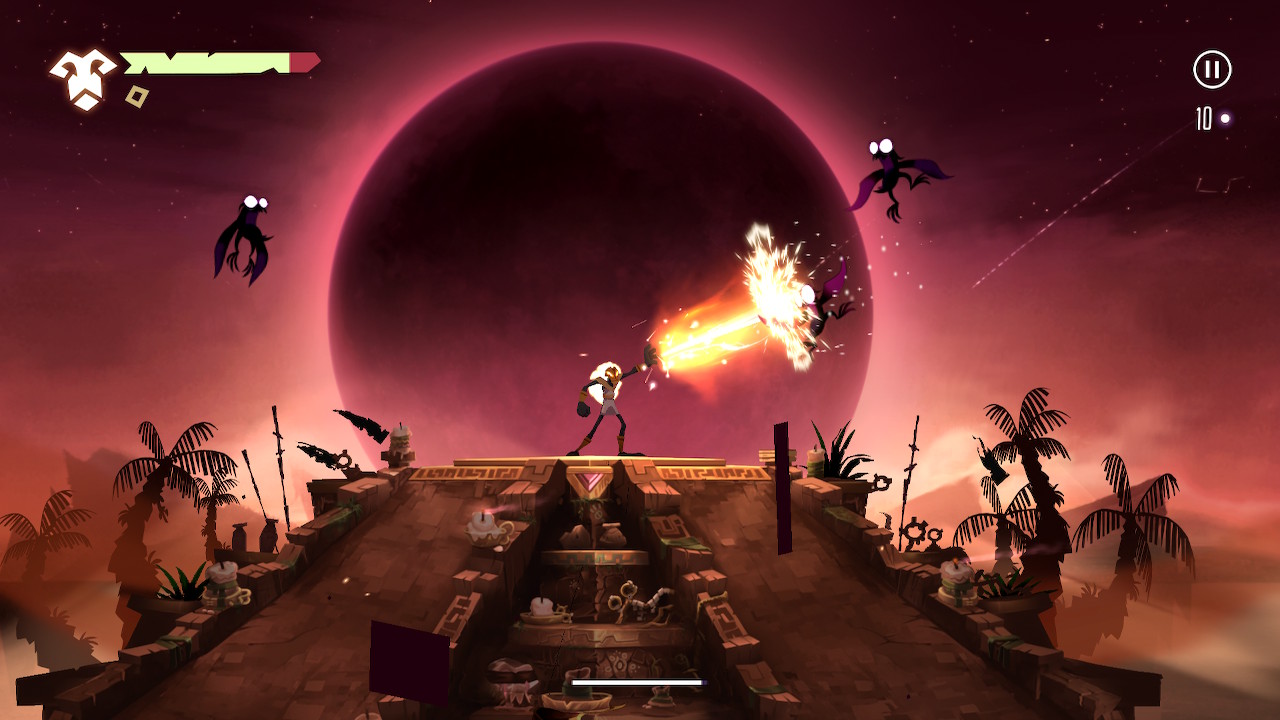Click the glowing triangle sigil on the pyramid

pos(589,482)
